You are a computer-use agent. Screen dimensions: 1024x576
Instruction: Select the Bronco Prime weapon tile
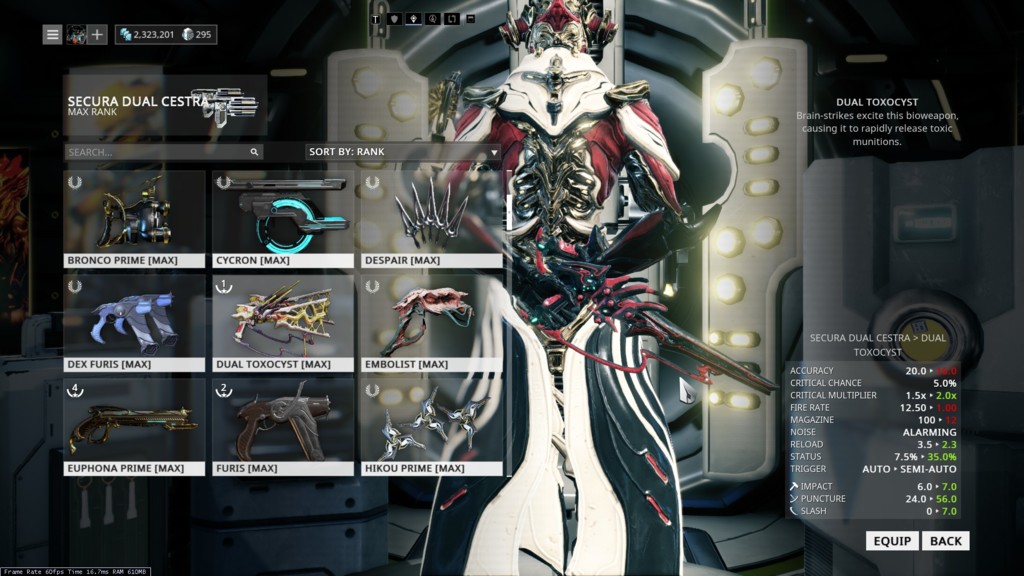click(x=135, y=219)
